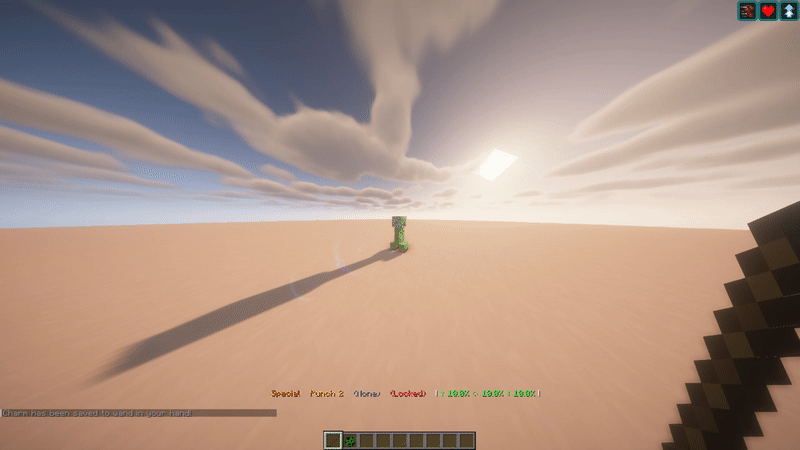800x450 pixels.
Task: Click the red heart status effect icon
Action: tap(768, 11)
